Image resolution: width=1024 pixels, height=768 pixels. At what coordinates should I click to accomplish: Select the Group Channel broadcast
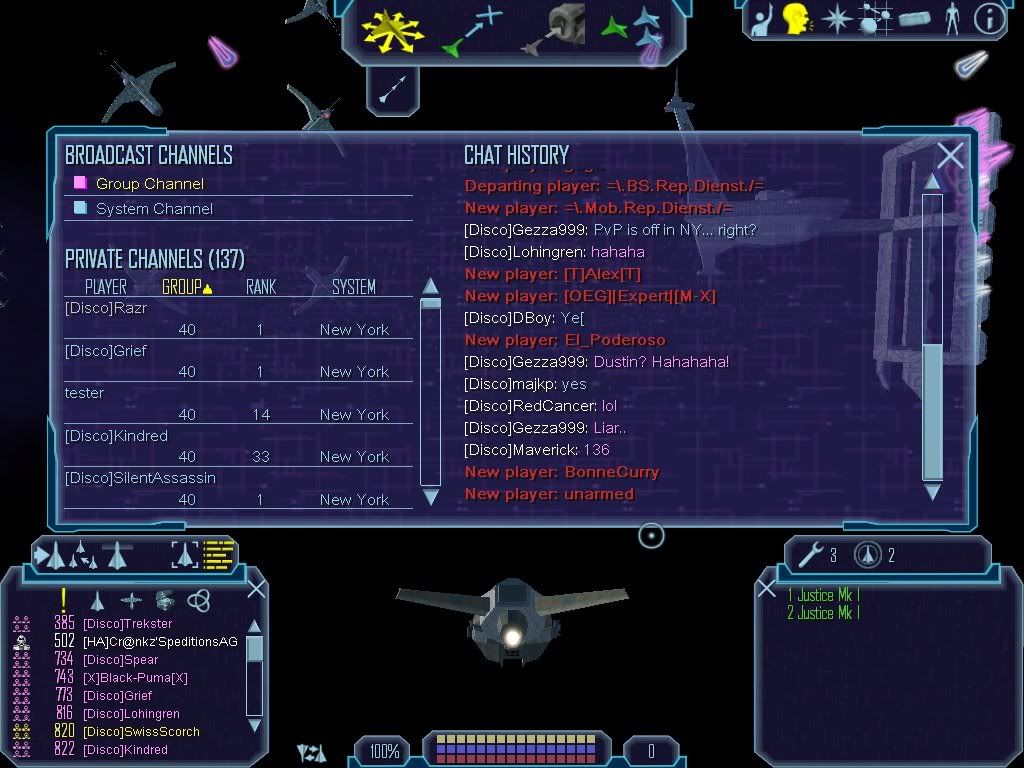149,184
